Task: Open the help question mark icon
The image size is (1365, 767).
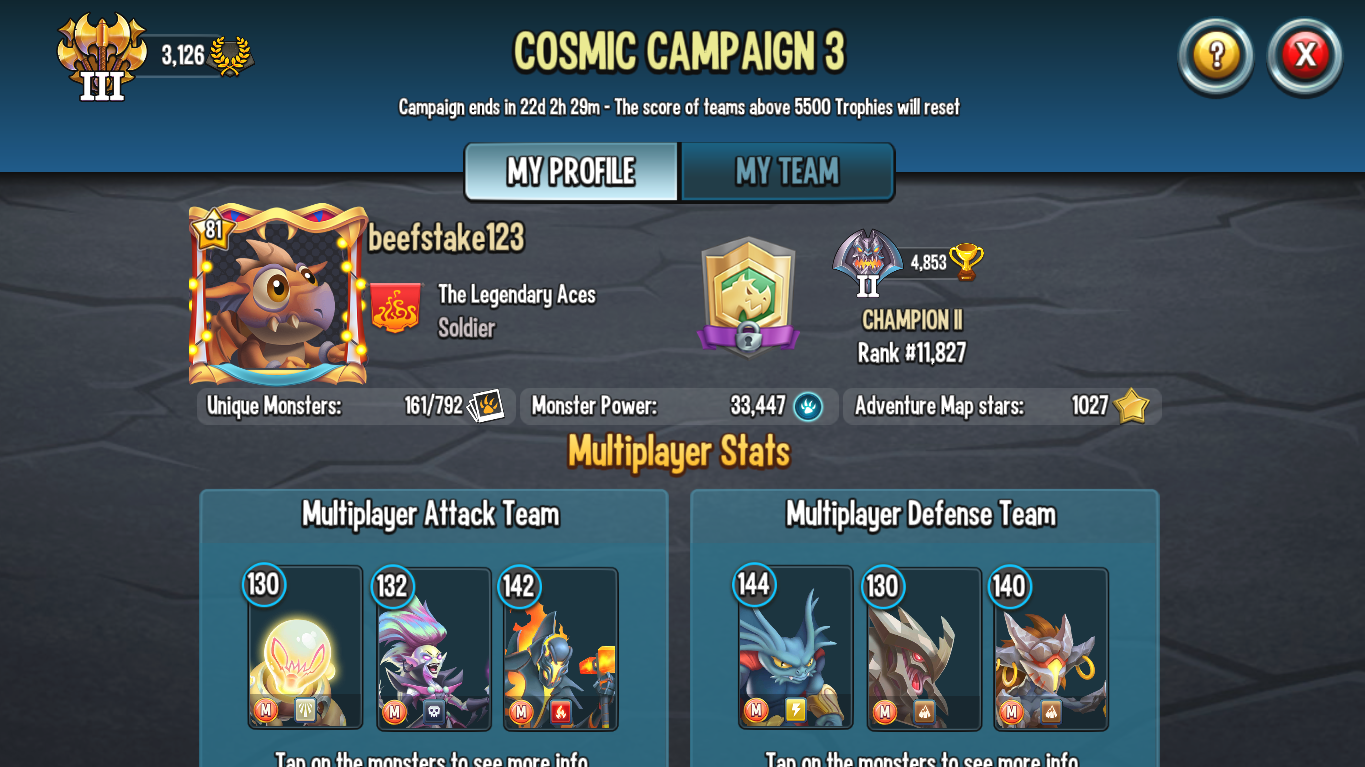Action: pos(1214,57)
